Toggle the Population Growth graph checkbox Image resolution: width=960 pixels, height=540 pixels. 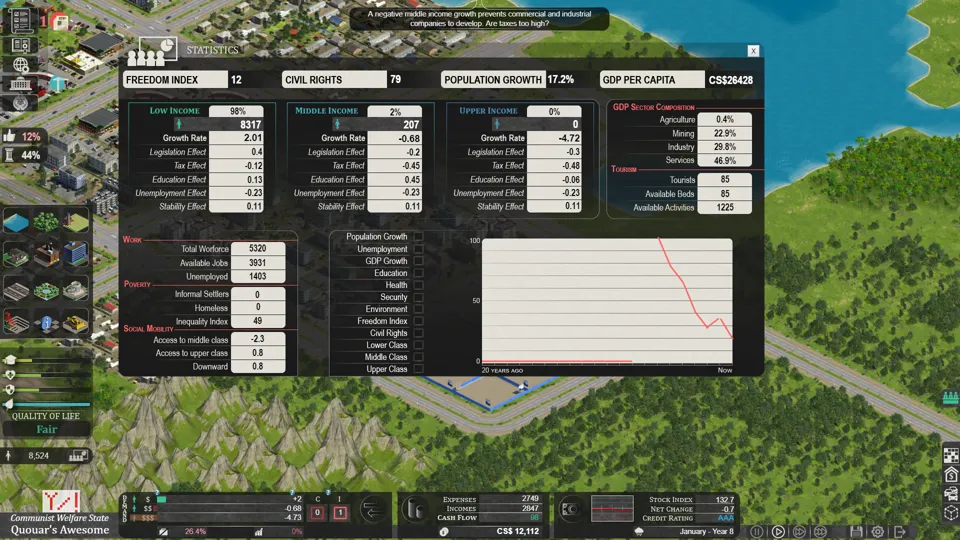tap(418, 237)
